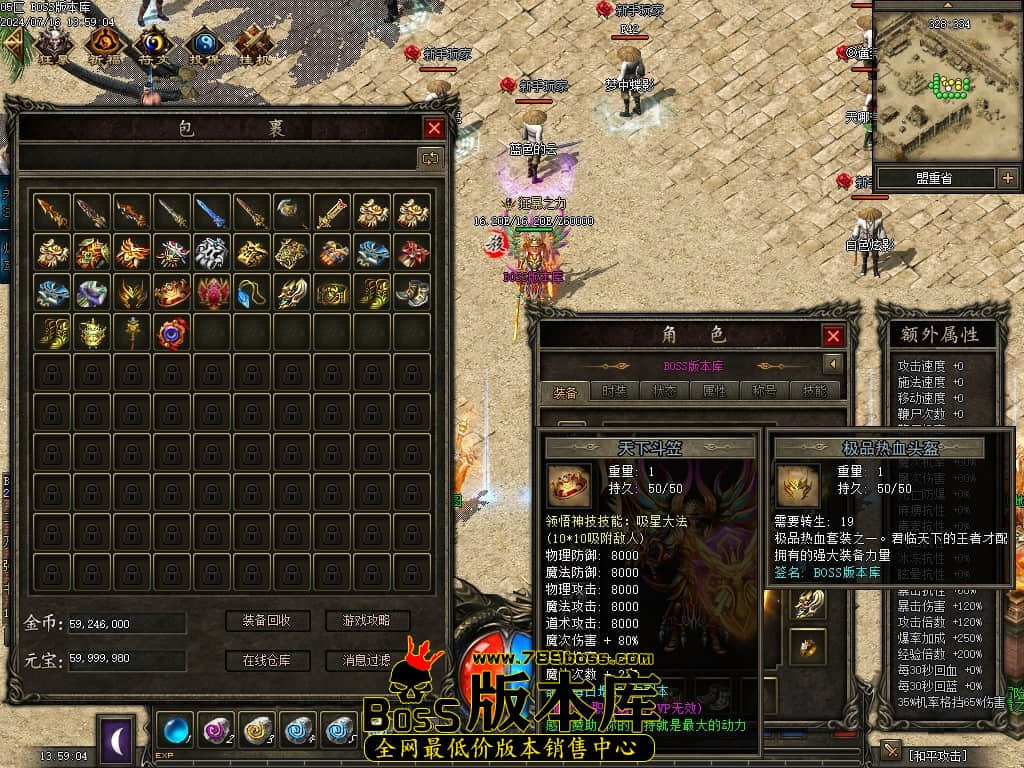Switch to the 属性 attributes tab

point(714,391)
